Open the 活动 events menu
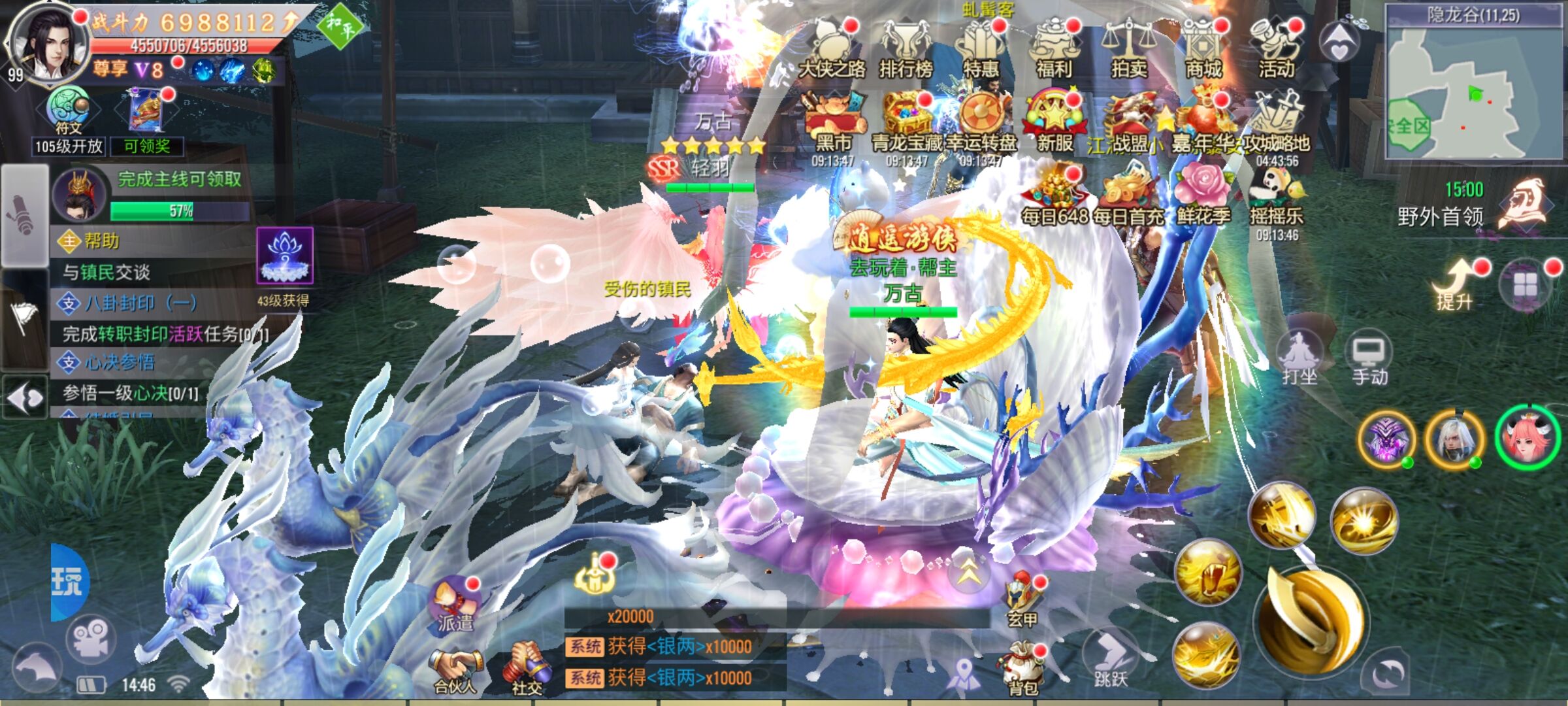The image size is (1568, 706). click(x=1276, y=49)
